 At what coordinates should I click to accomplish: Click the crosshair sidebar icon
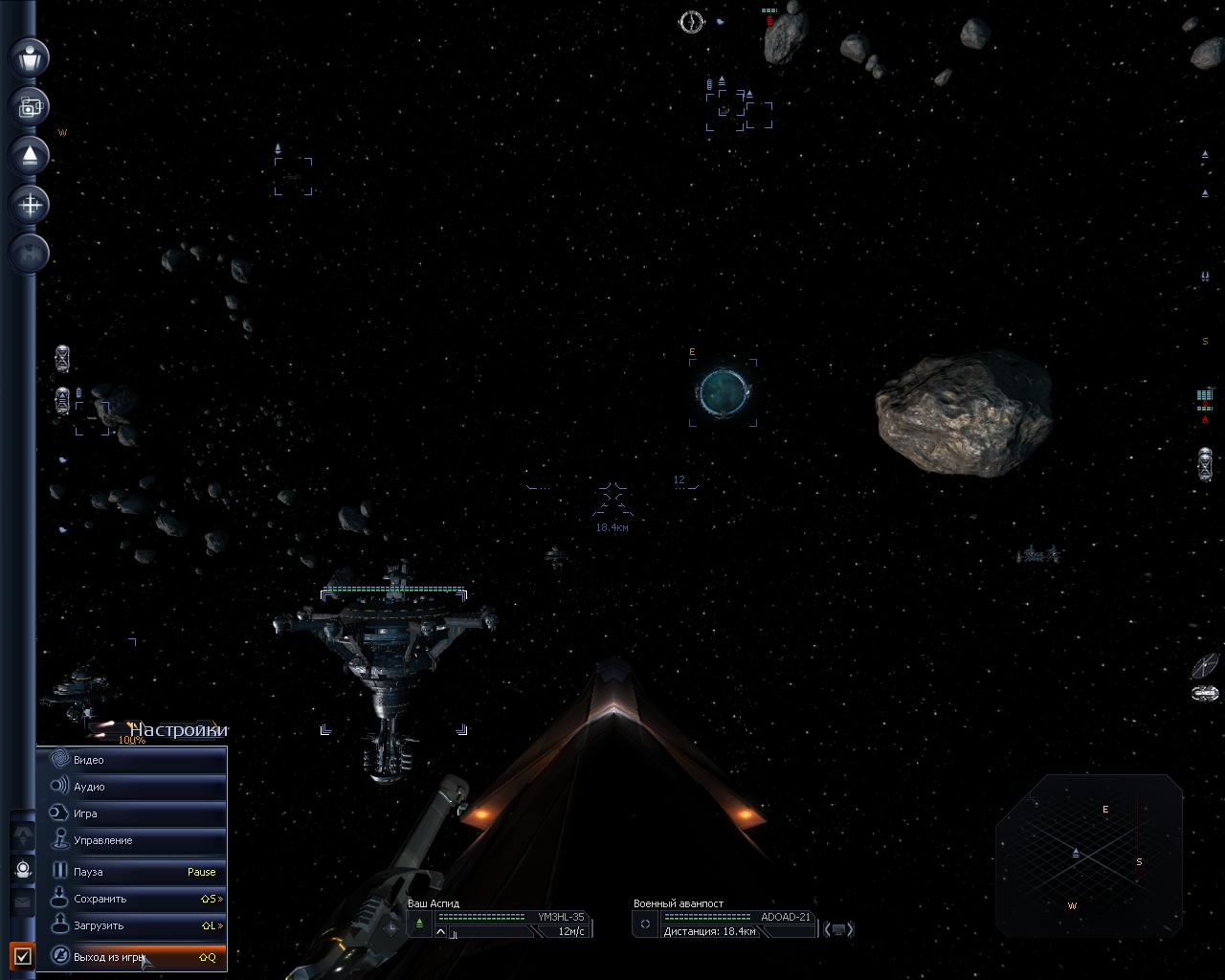tap(31, 205)
